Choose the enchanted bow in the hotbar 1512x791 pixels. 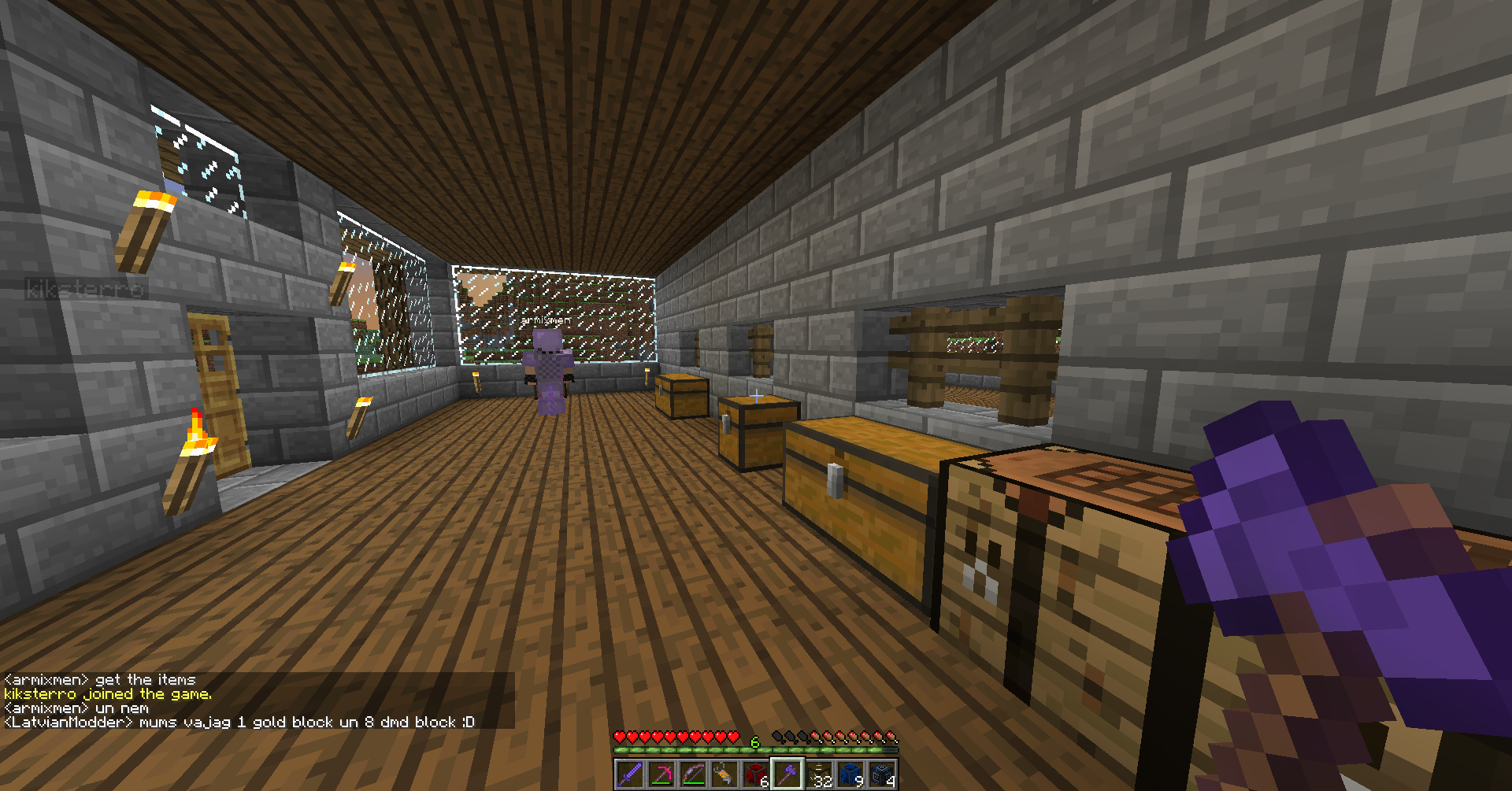click(x=692, y=774)
